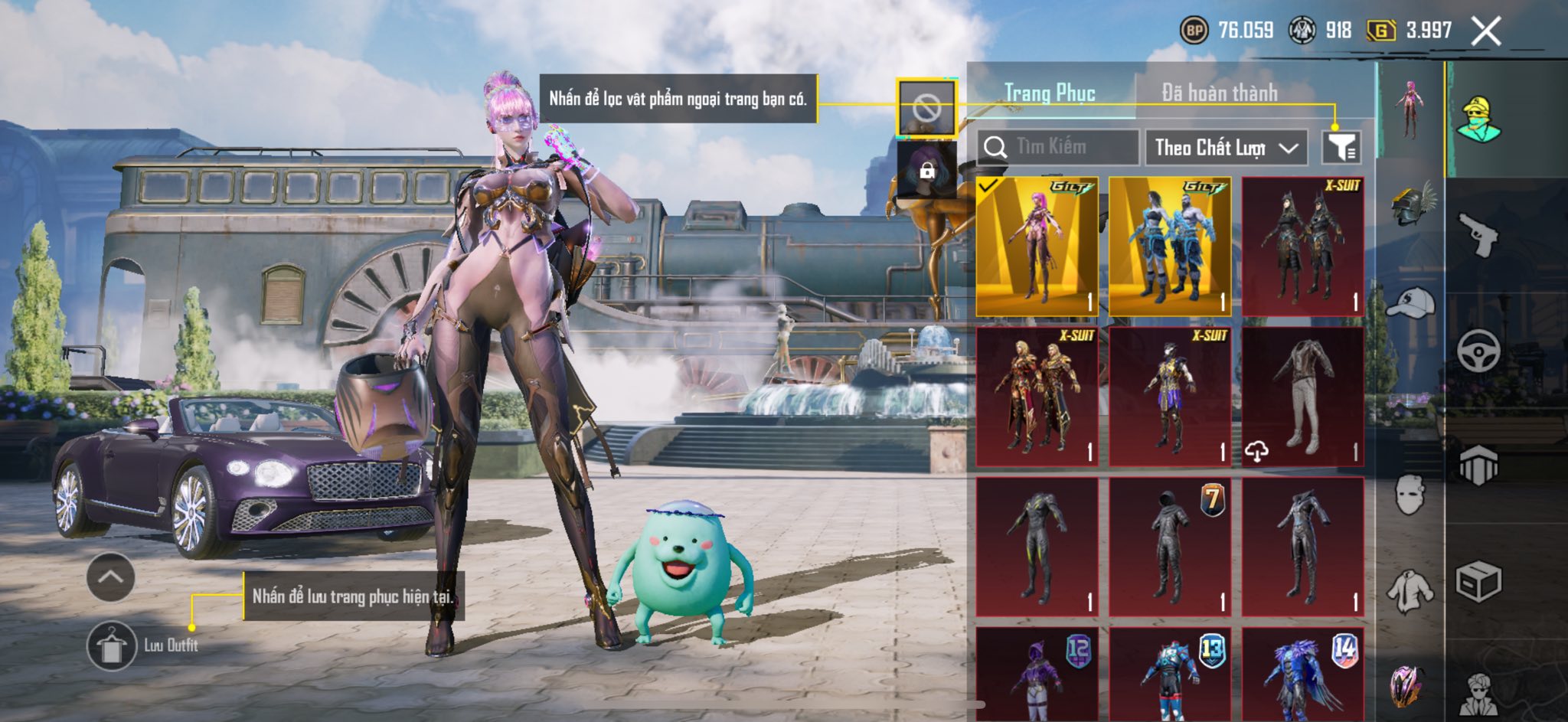Tap the Lưu Outfit hanger button
Viewport: 1568px width, 722px height.
[112, 645]
